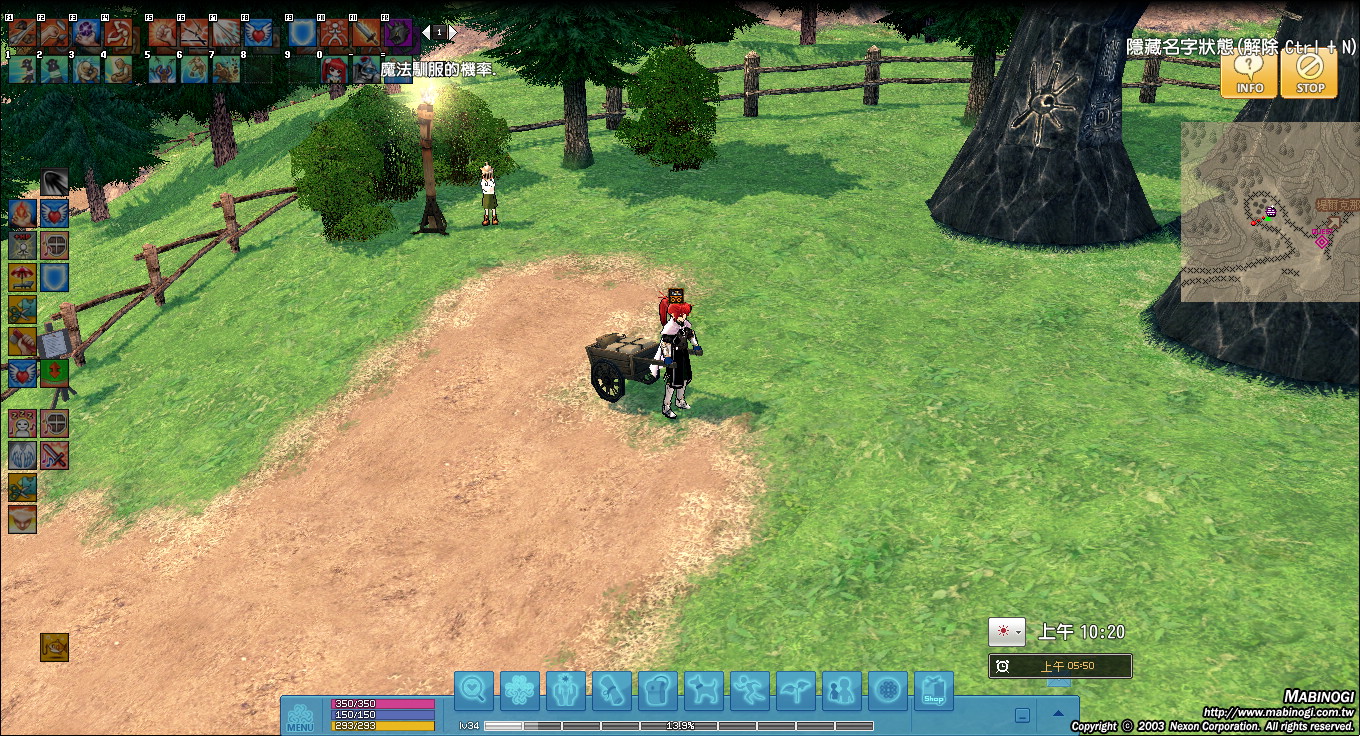Open the minimap
Screen dimensions: 1360x736
click(x=1270, y=211)
